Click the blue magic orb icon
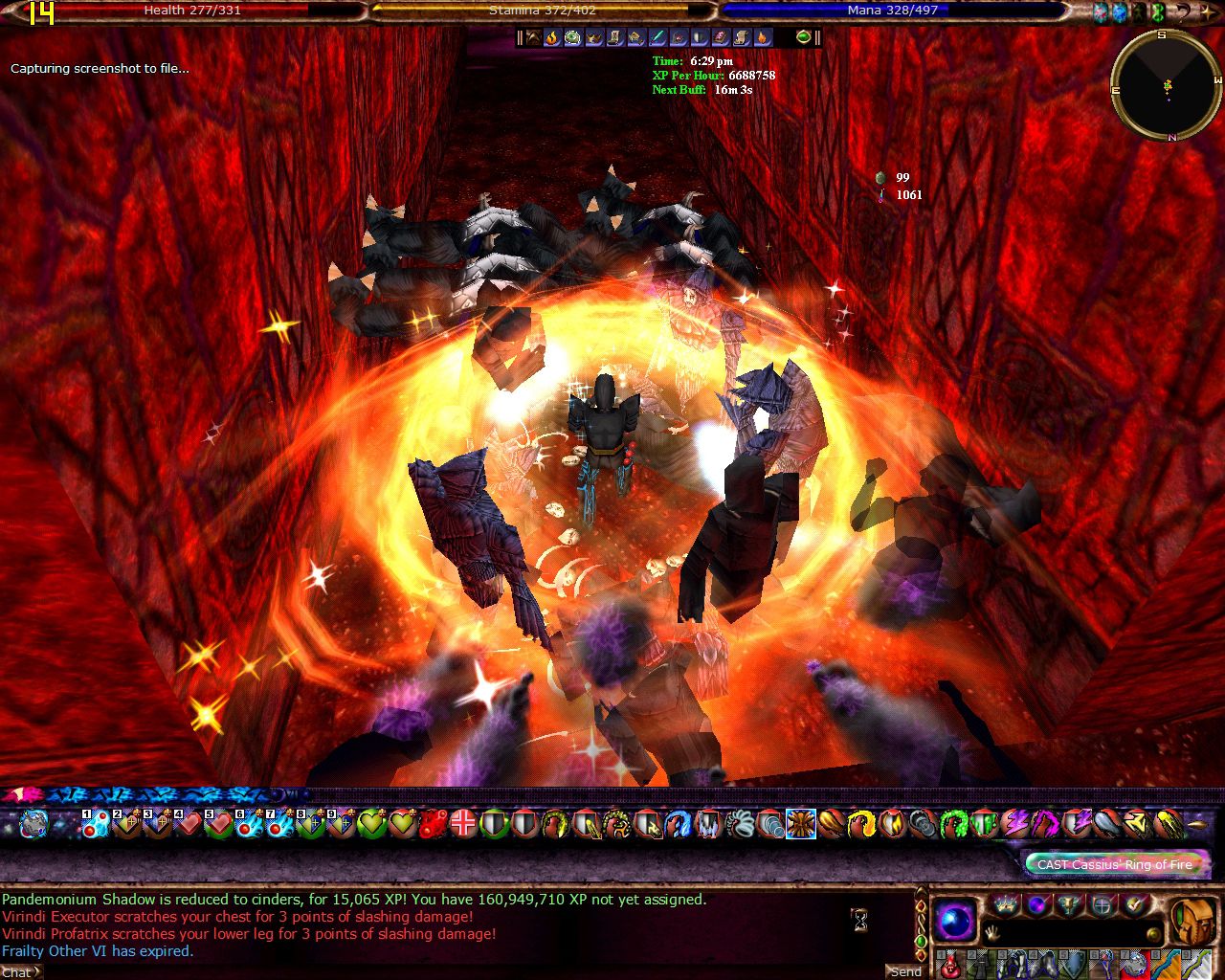The height and width of the screenshot is (980, 1225). tap(954, 922)
